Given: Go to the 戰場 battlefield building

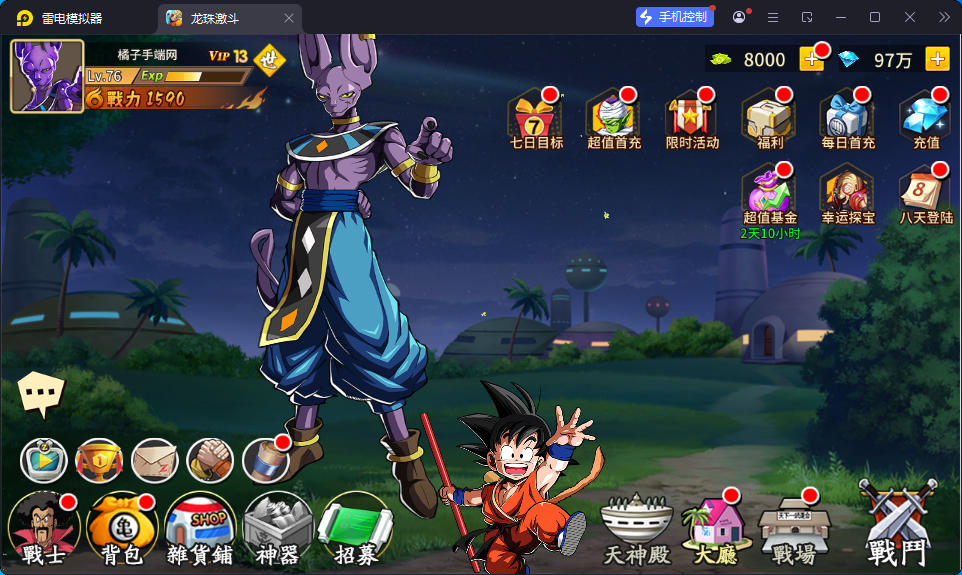Looking at the screenshot, I should (x=794, y=528).
